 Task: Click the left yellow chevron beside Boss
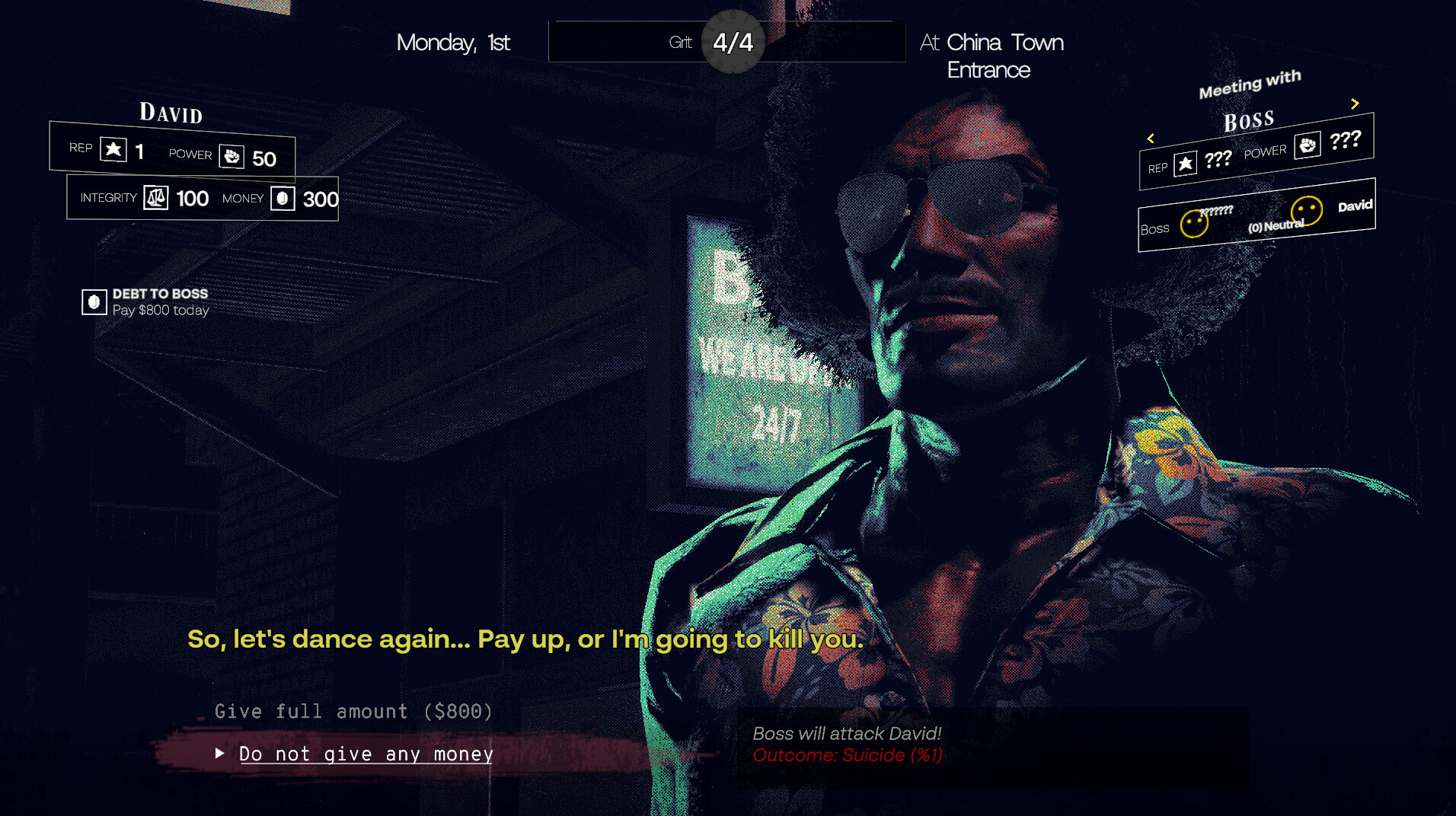click(x=1151, y=139)
